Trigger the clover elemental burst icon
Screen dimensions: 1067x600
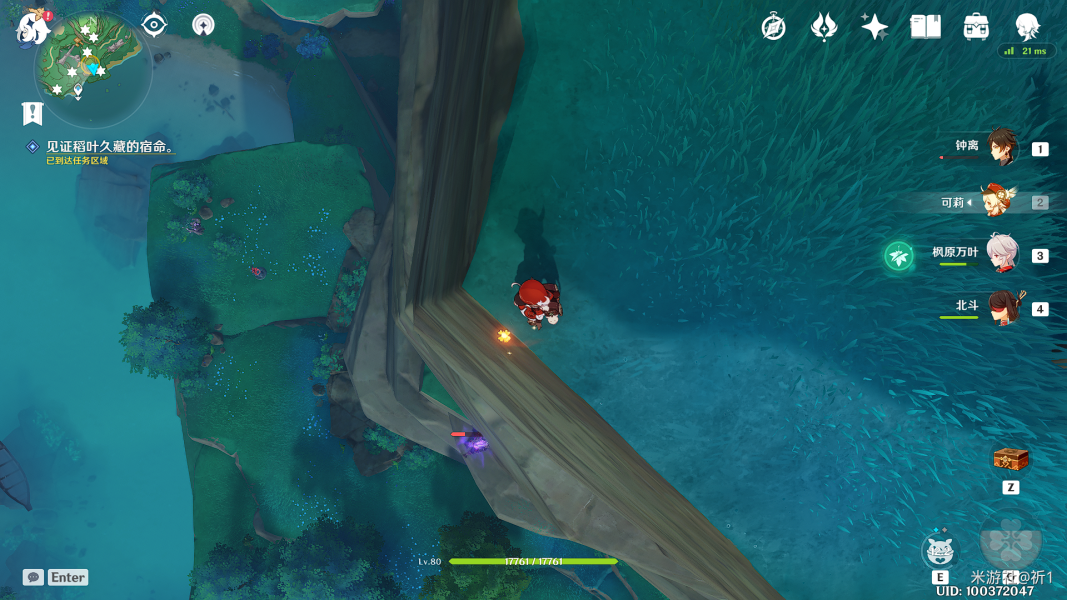click(1011, 541)
